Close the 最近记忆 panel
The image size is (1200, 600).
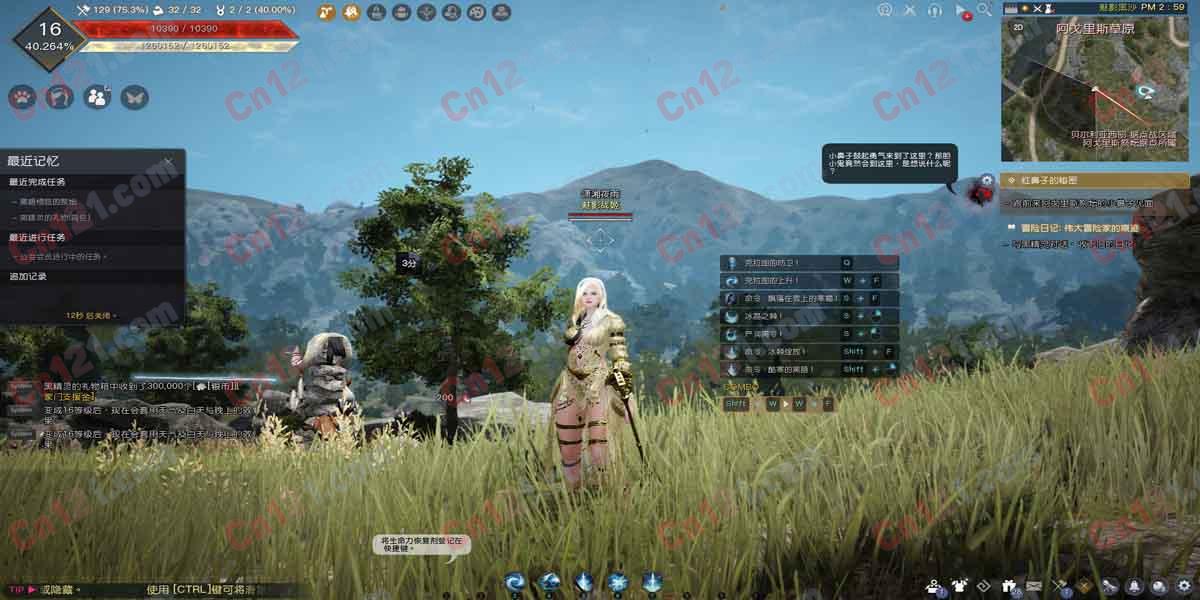coord(168,160)
